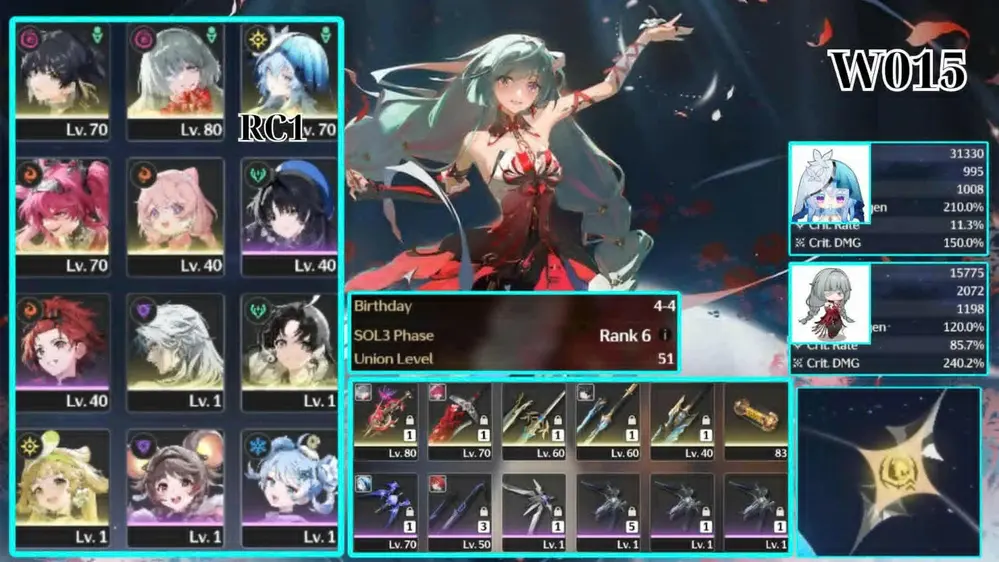Select the light-blue-haired Lv. 1 character
999x562 pixels.
pos(289,486)
